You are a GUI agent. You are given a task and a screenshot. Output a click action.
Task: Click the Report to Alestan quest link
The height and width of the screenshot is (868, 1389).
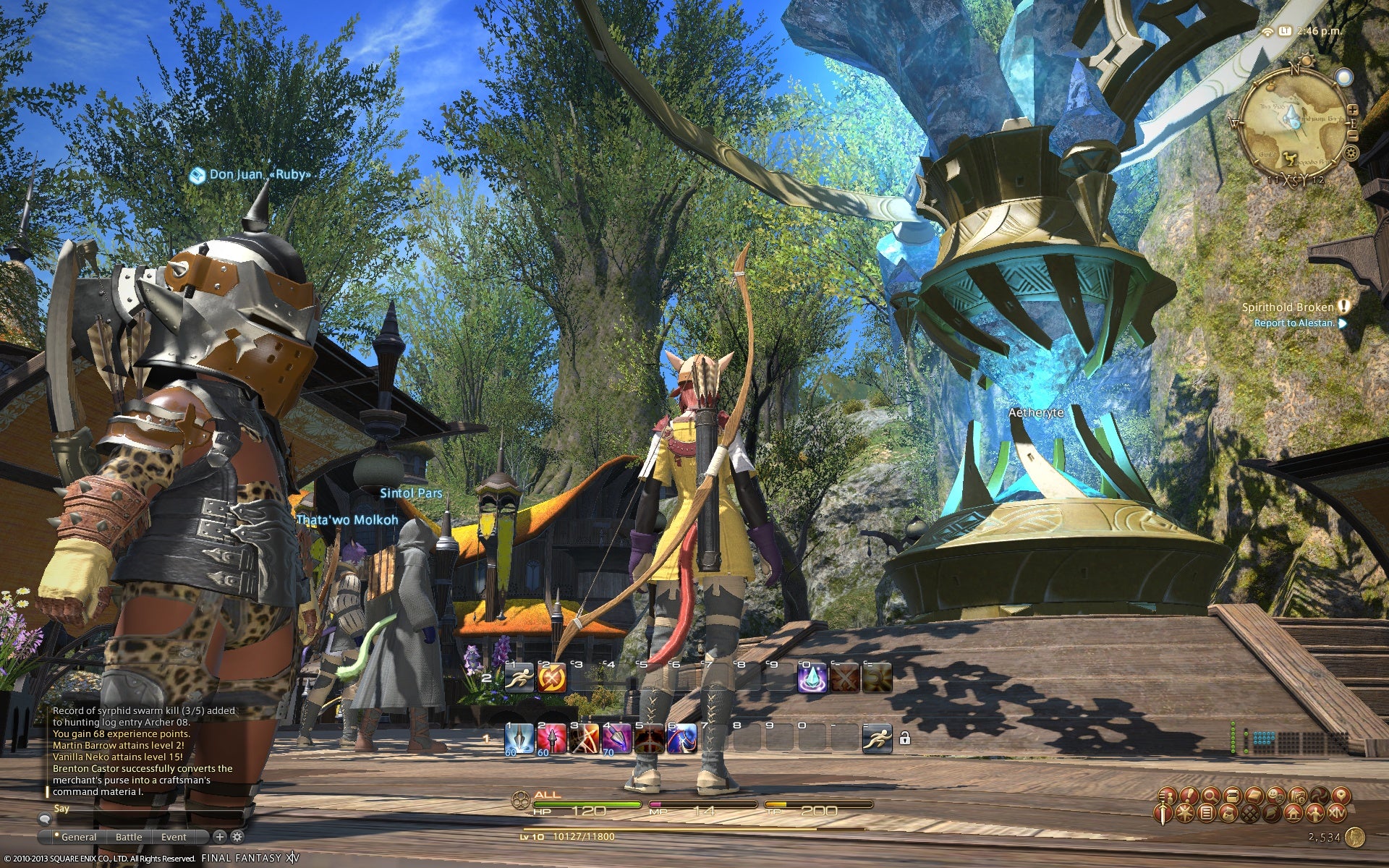click(x=1294, y=324)
